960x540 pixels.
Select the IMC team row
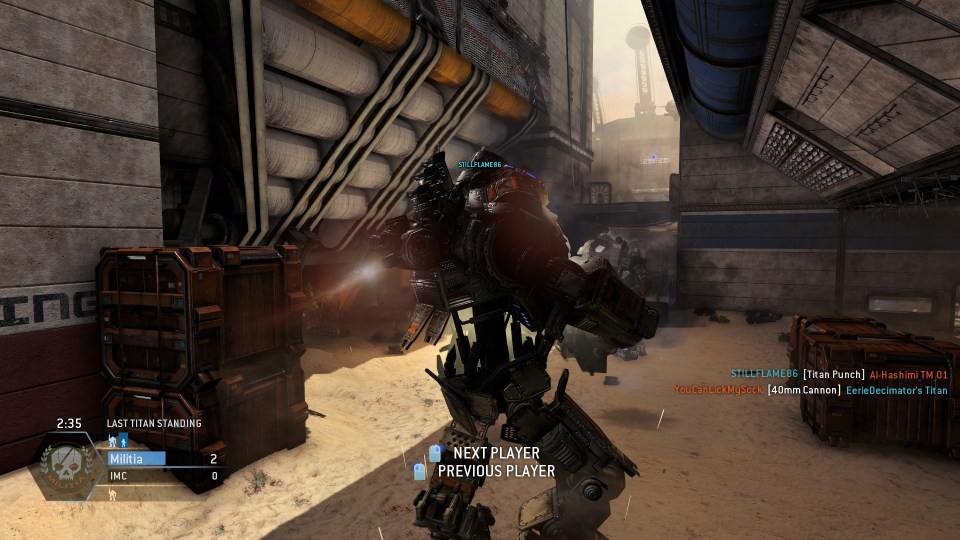tap(164, 476)
